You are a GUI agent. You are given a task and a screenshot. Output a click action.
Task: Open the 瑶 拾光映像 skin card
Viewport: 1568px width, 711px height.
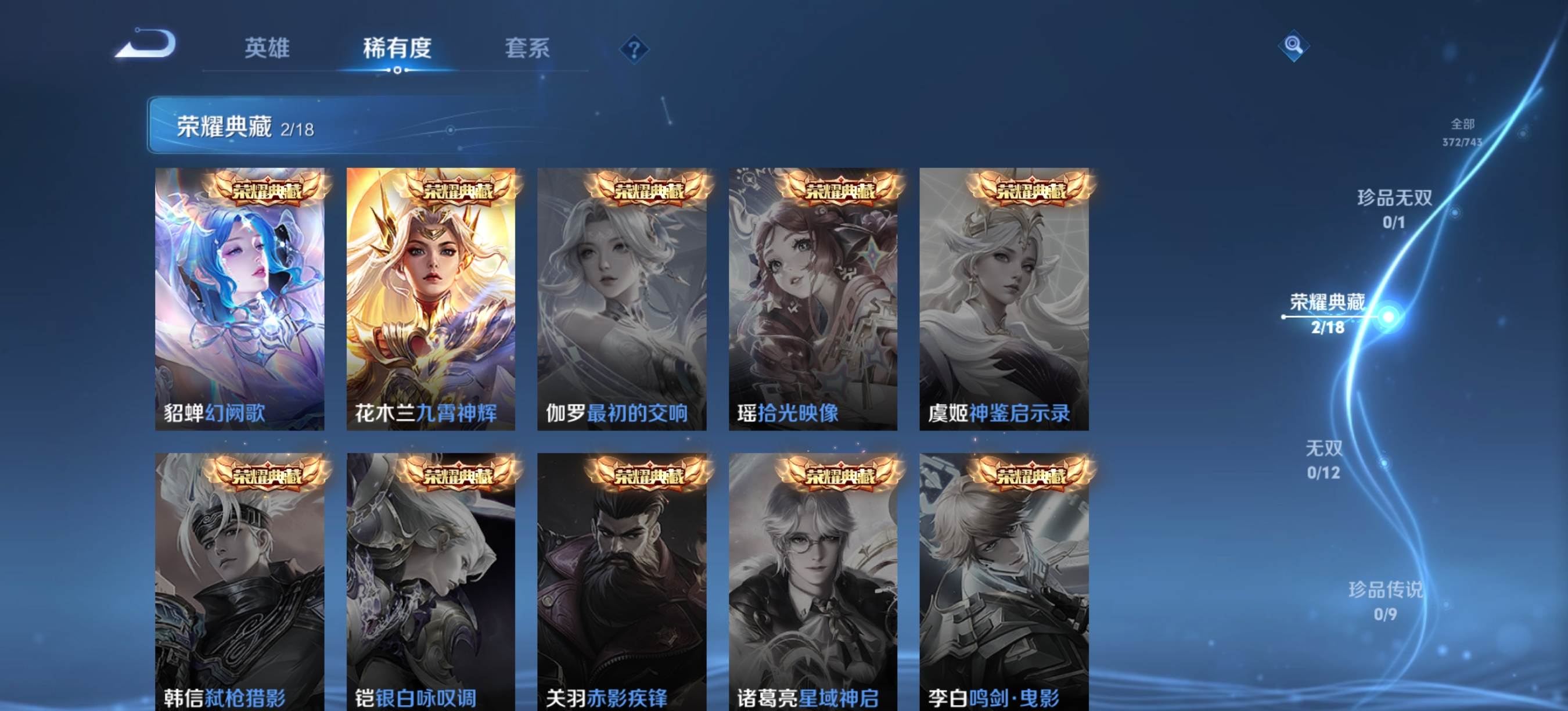point(812,299)
